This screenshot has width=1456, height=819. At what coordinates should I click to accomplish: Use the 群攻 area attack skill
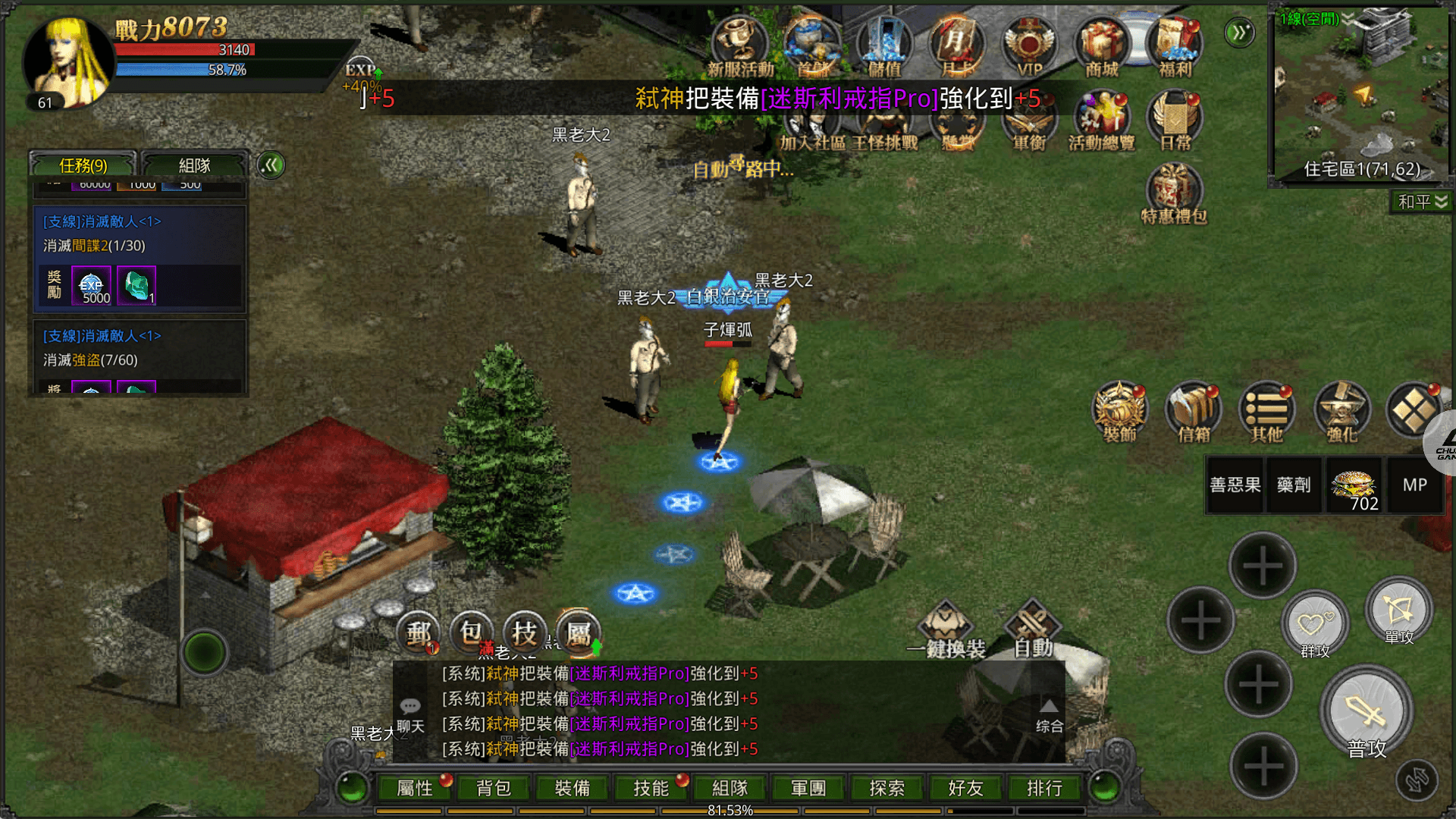tap(1314, 626)
